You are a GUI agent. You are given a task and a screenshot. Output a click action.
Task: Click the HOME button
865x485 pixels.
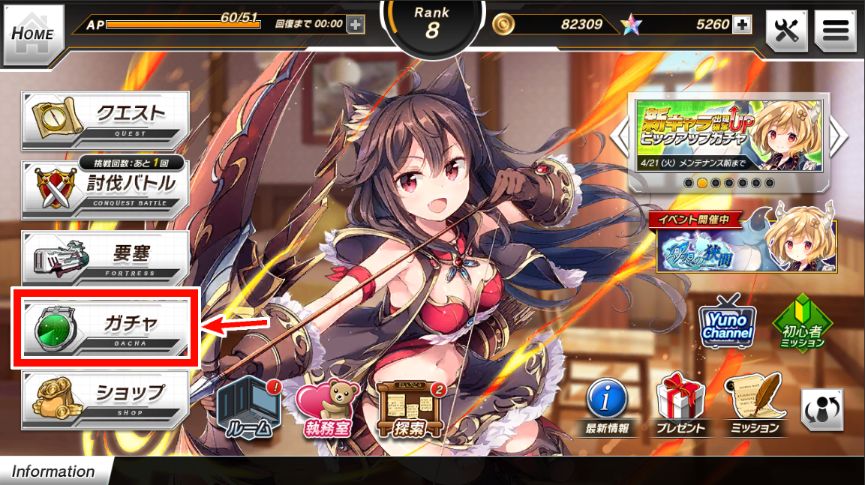point(33,32)
